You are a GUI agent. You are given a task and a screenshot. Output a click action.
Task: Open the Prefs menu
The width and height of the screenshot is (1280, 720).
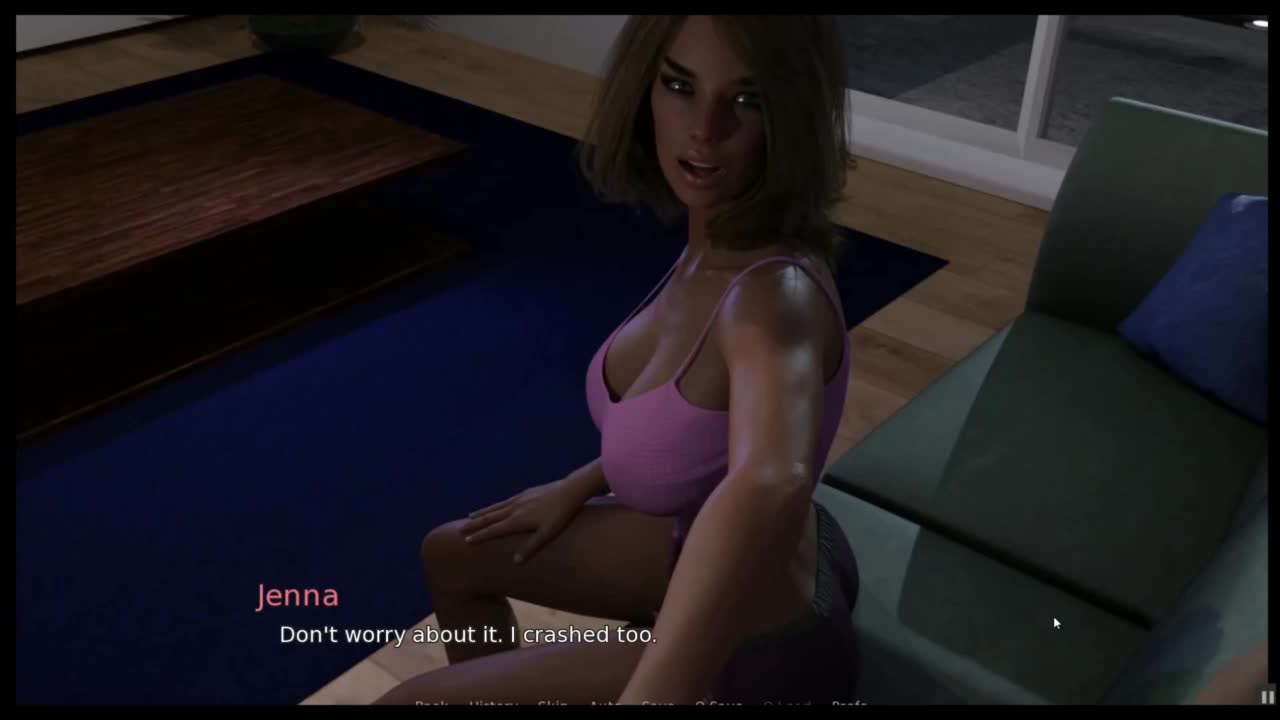849,705
